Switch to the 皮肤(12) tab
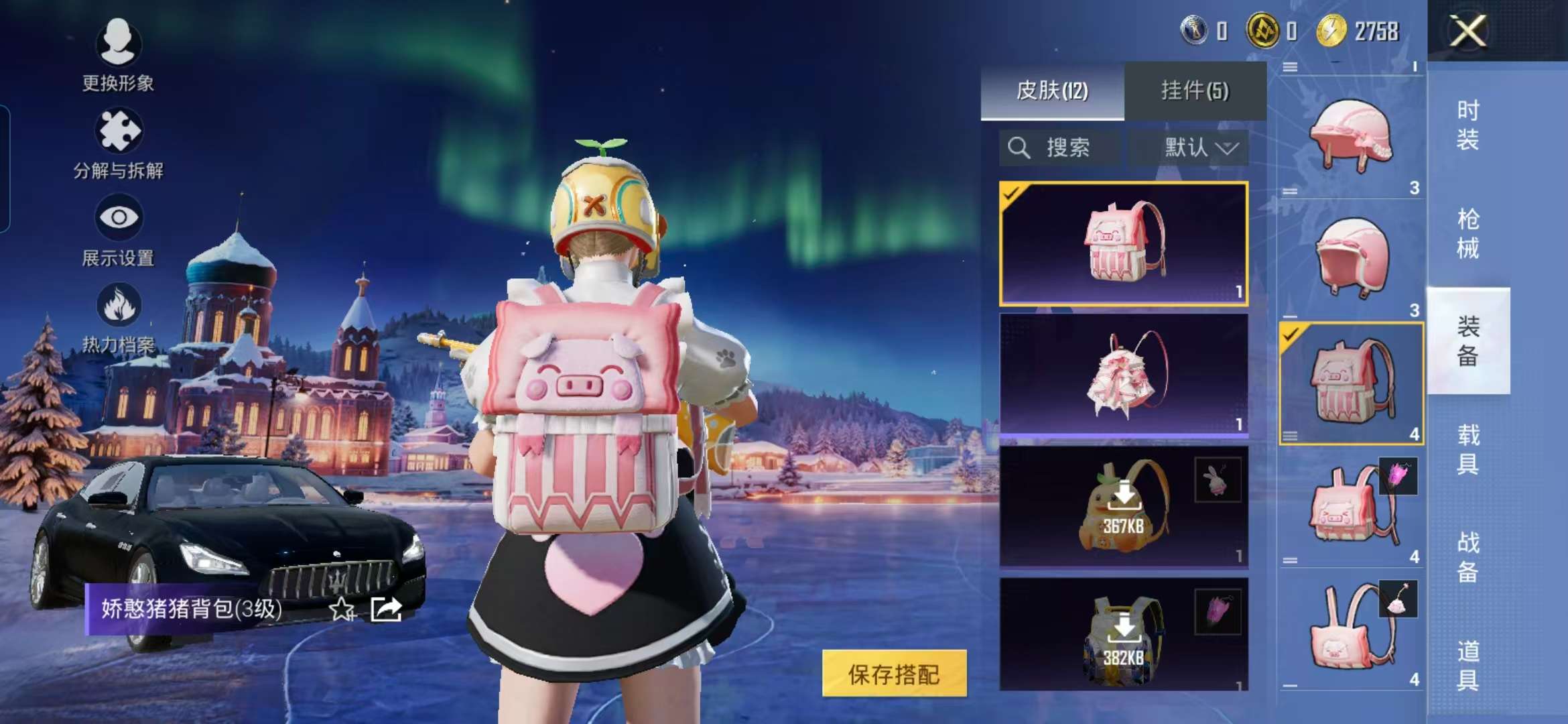This screenshot has height=724, width=1568. pyautogui.click(x=1052, y=90)
